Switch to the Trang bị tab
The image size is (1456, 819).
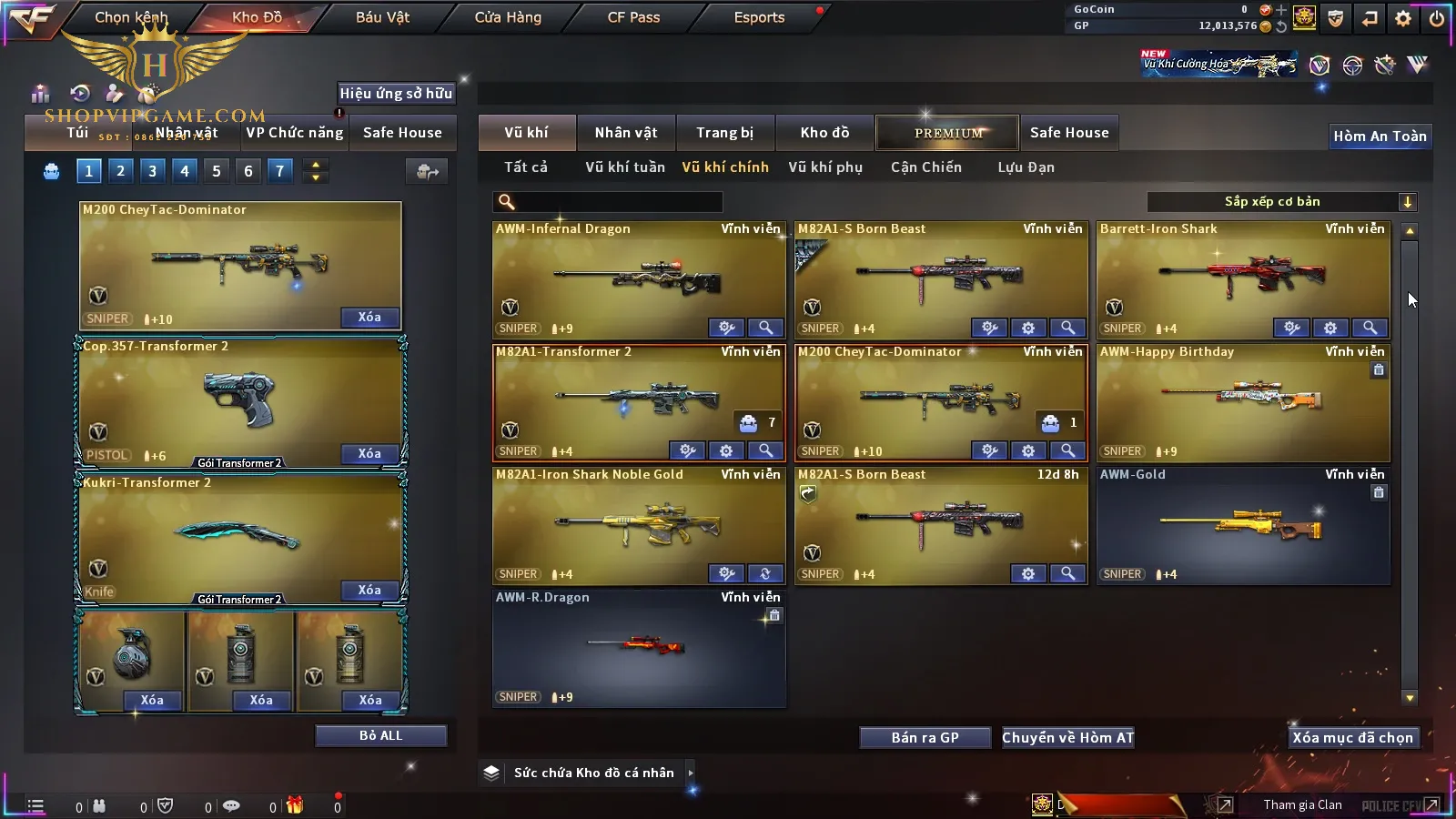pos(724,133)
